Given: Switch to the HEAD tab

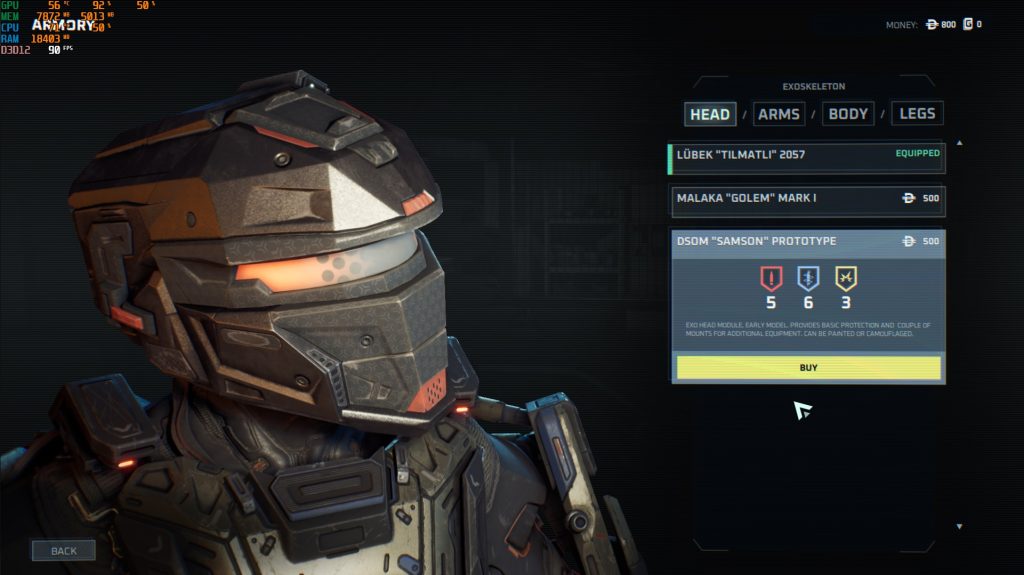Looking at the screenshot, I should click(x=710, y=114).
